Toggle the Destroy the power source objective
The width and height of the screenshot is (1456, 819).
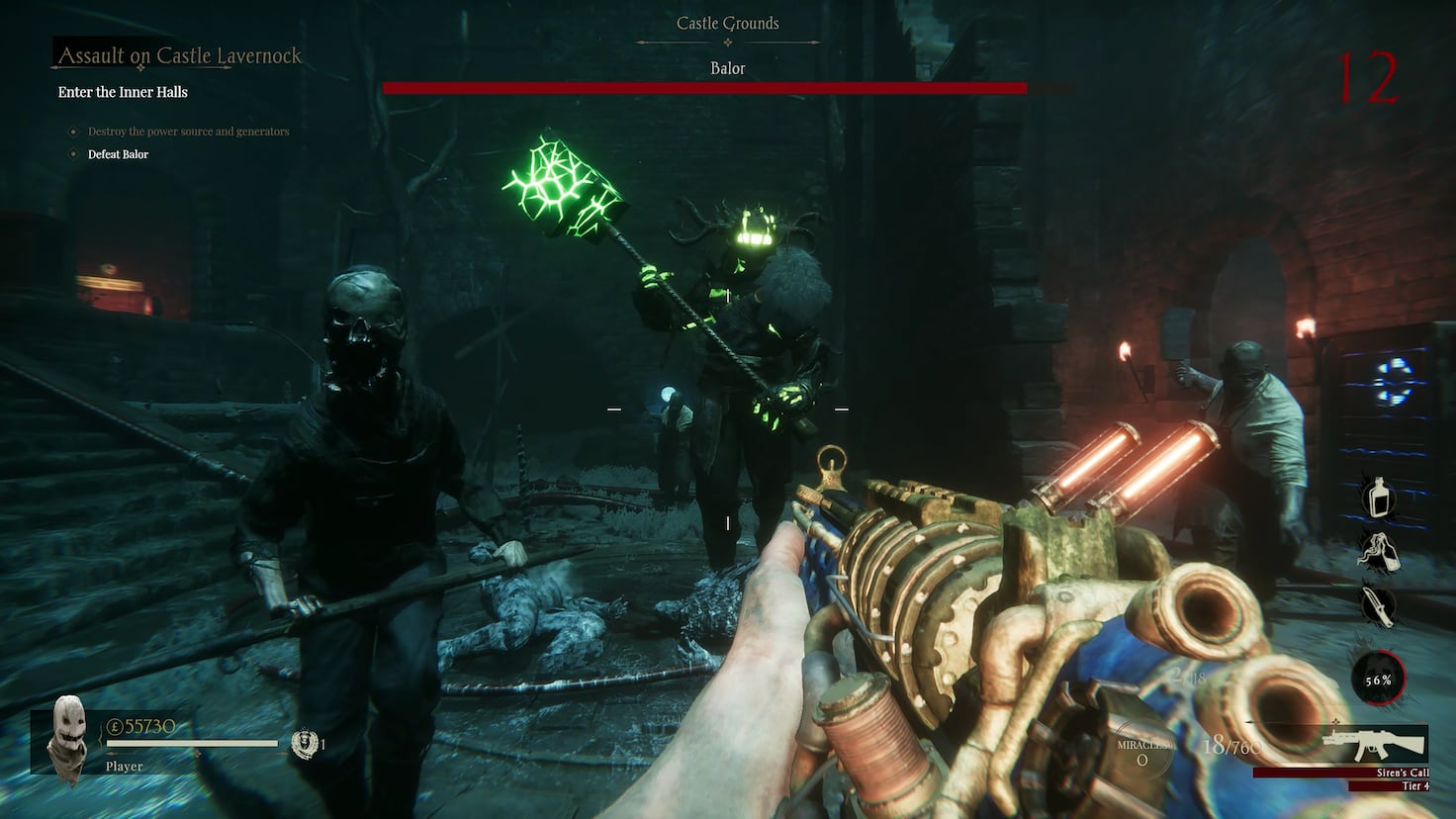[190, 131]
